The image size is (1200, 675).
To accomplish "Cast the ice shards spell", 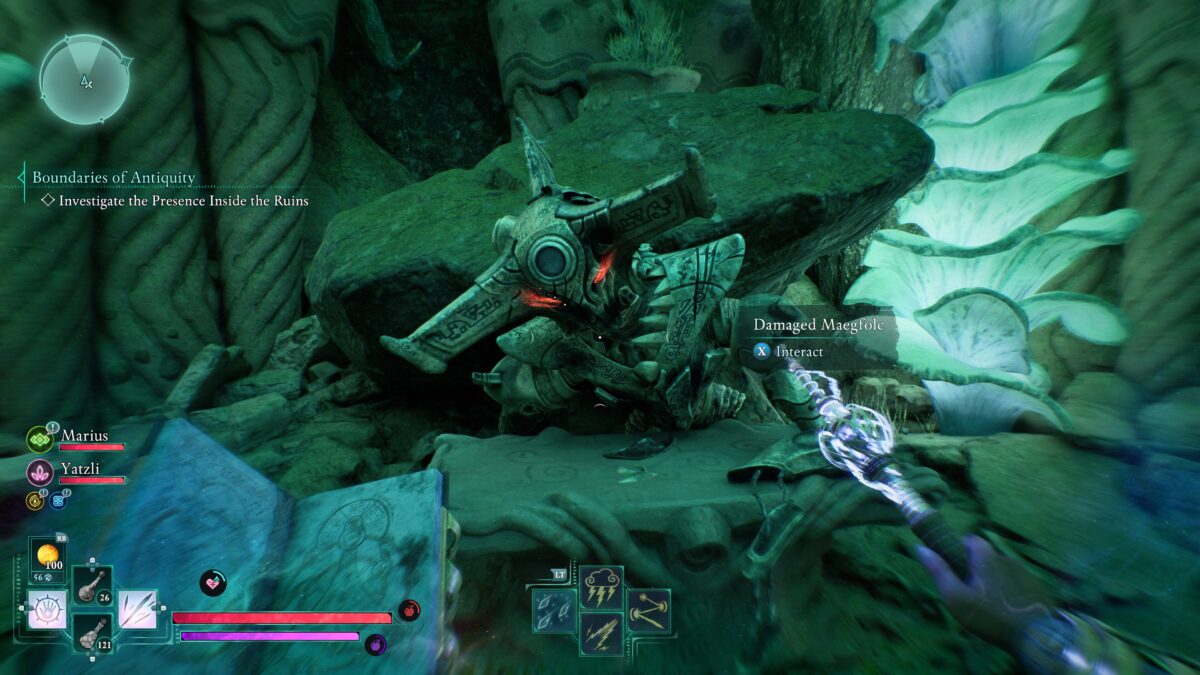I will point(554,609).
